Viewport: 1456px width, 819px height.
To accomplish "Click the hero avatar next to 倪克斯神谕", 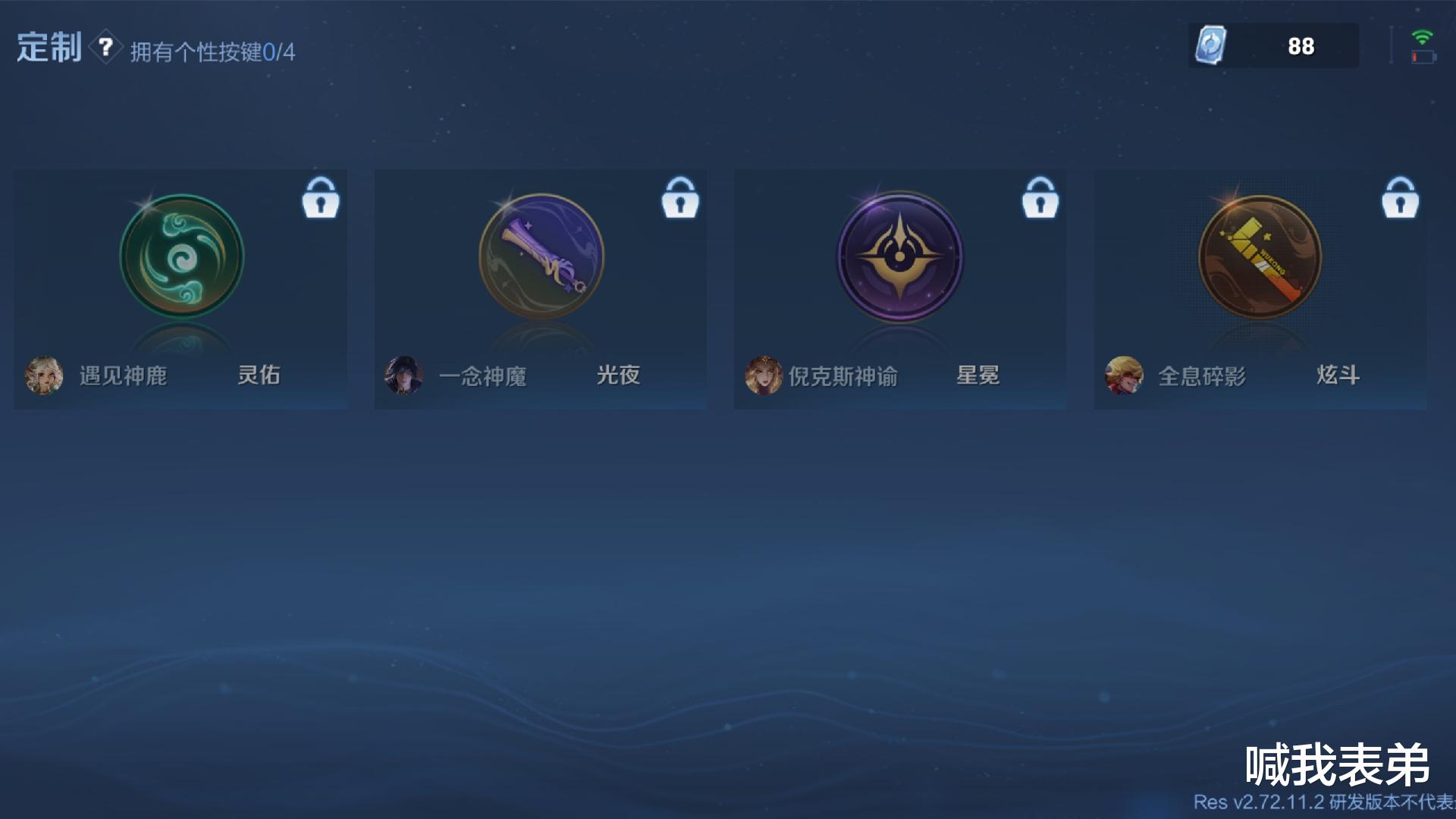I will tap(763, 375).
